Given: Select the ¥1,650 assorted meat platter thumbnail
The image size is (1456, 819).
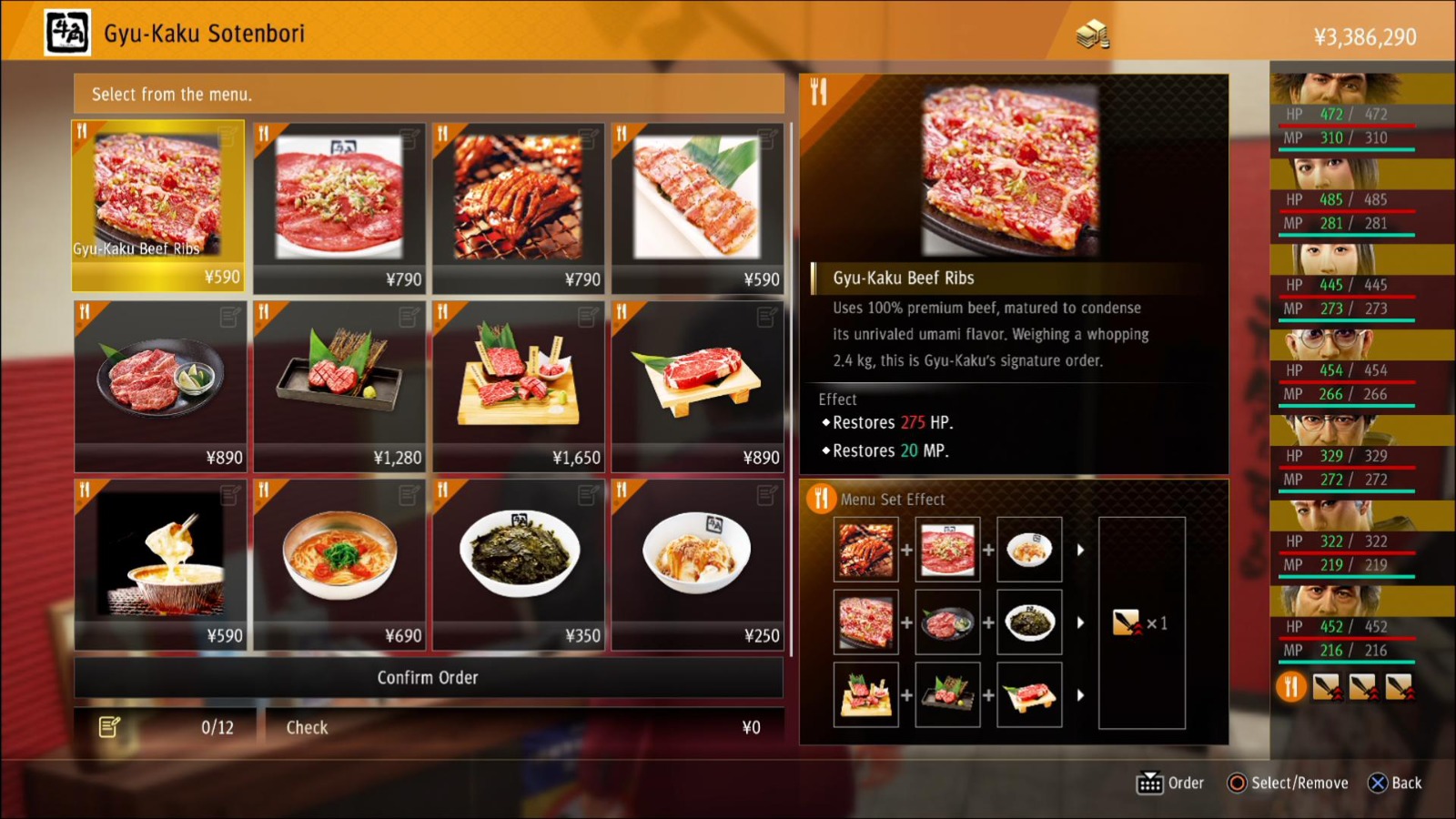Looking at the screenshot, I should point(516,382).
